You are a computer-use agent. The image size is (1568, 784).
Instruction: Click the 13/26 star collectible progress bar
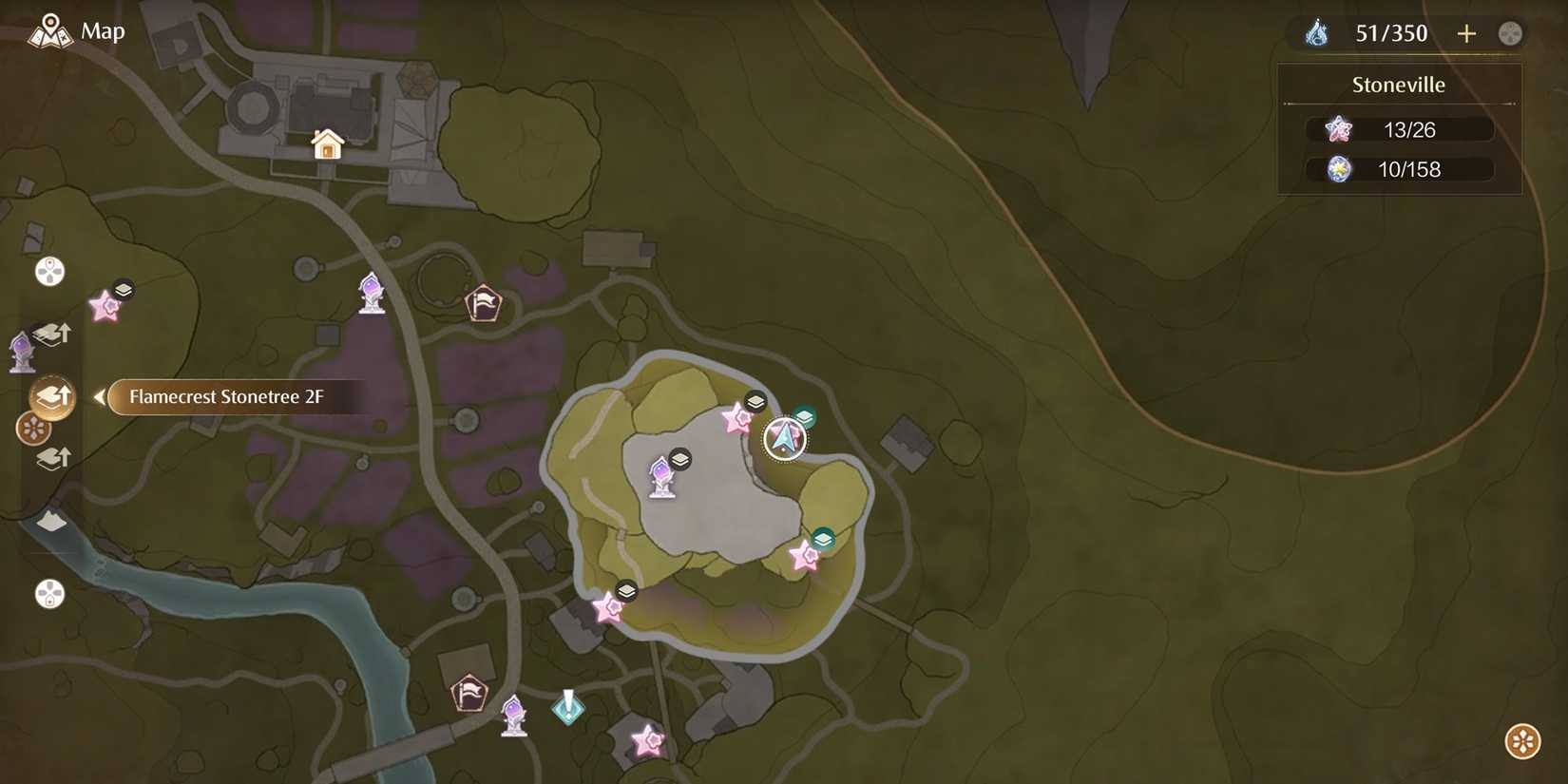coord(1399,129)
